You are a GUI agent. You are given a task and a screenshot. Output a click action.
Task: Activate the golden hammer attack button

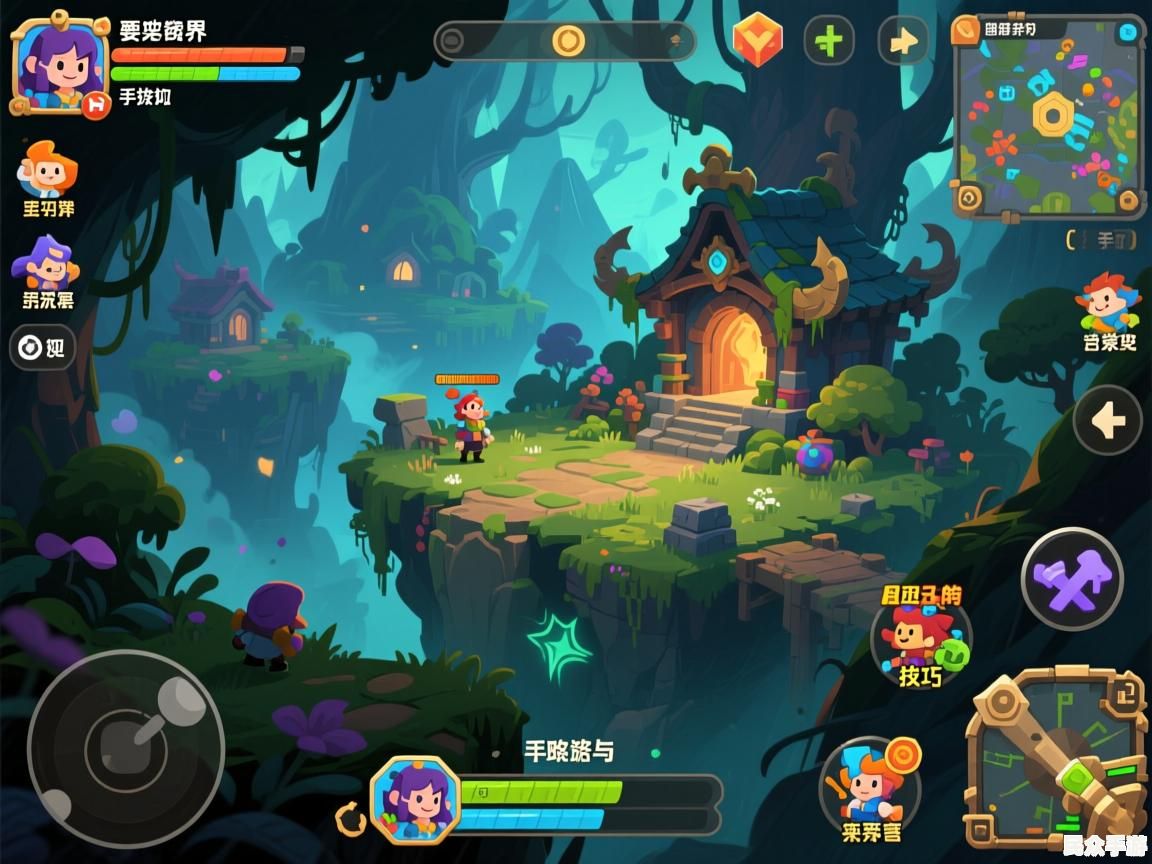click(x=1056, y=760)
